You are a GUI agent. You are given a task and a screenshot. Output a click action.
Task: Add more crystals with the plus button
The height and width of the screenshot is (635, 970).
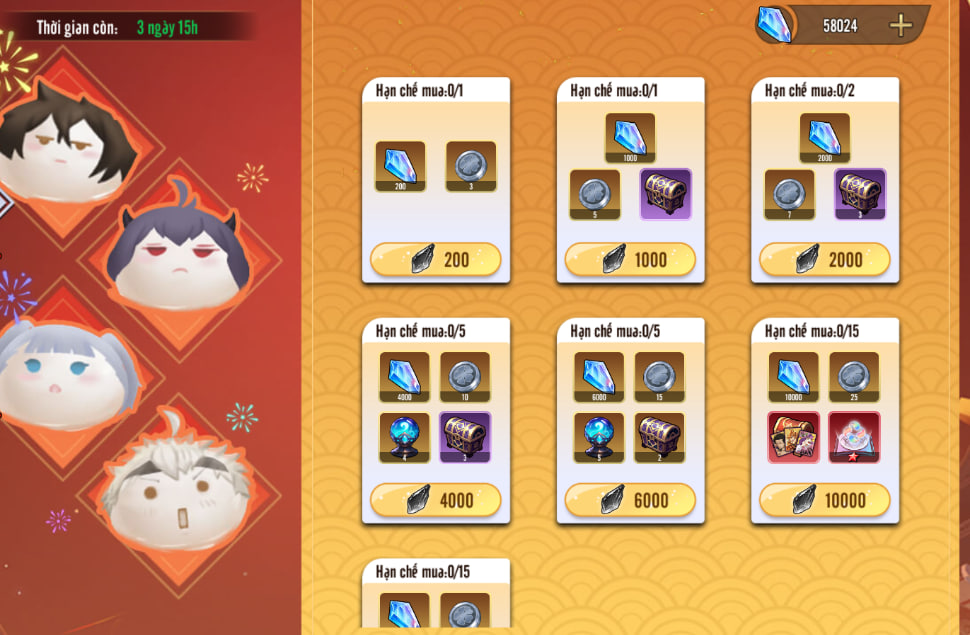(x=900, y=26)
